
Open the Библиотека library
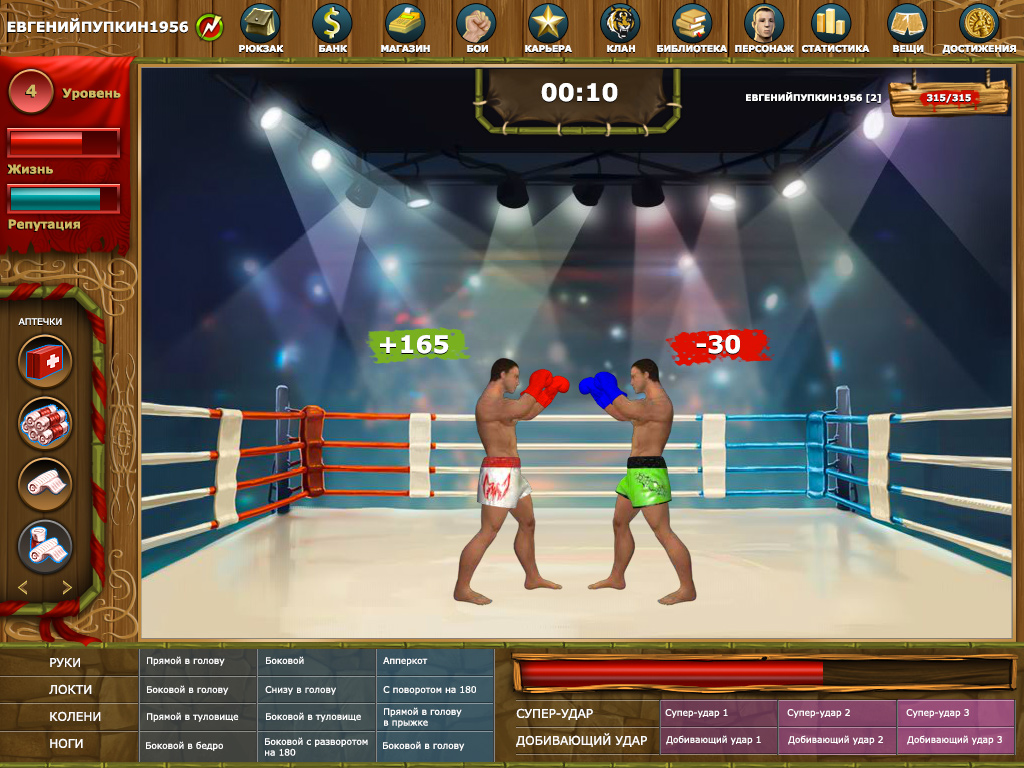coord(692,26)
